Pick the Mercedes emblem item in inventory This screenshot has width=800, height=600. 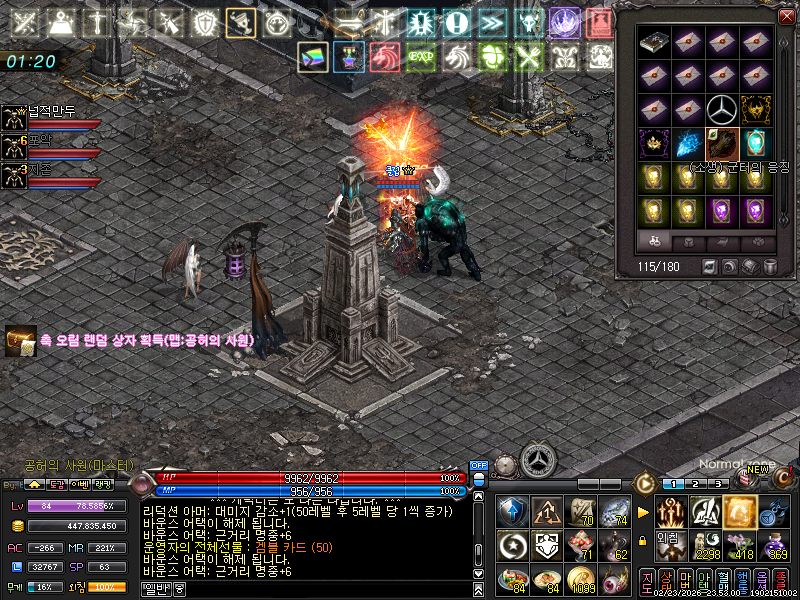coord(721,108)
